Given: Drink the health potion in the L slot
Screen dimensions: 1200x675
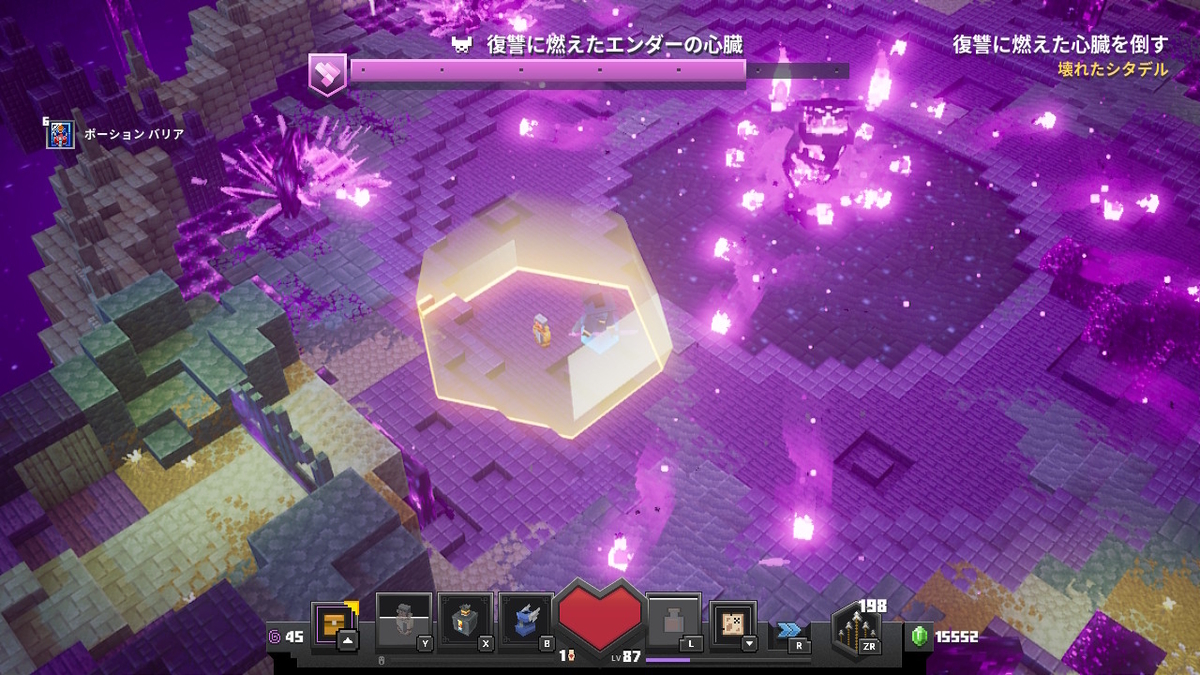Looking at the screenshot, I should pos(673,621).
